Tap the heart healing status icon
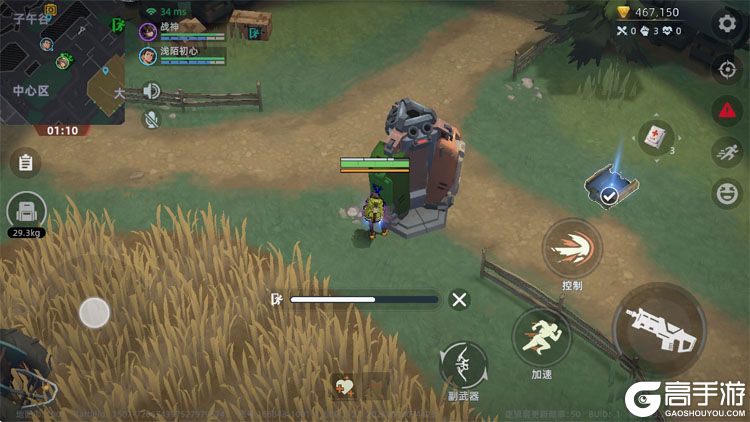 pos(345,385)
